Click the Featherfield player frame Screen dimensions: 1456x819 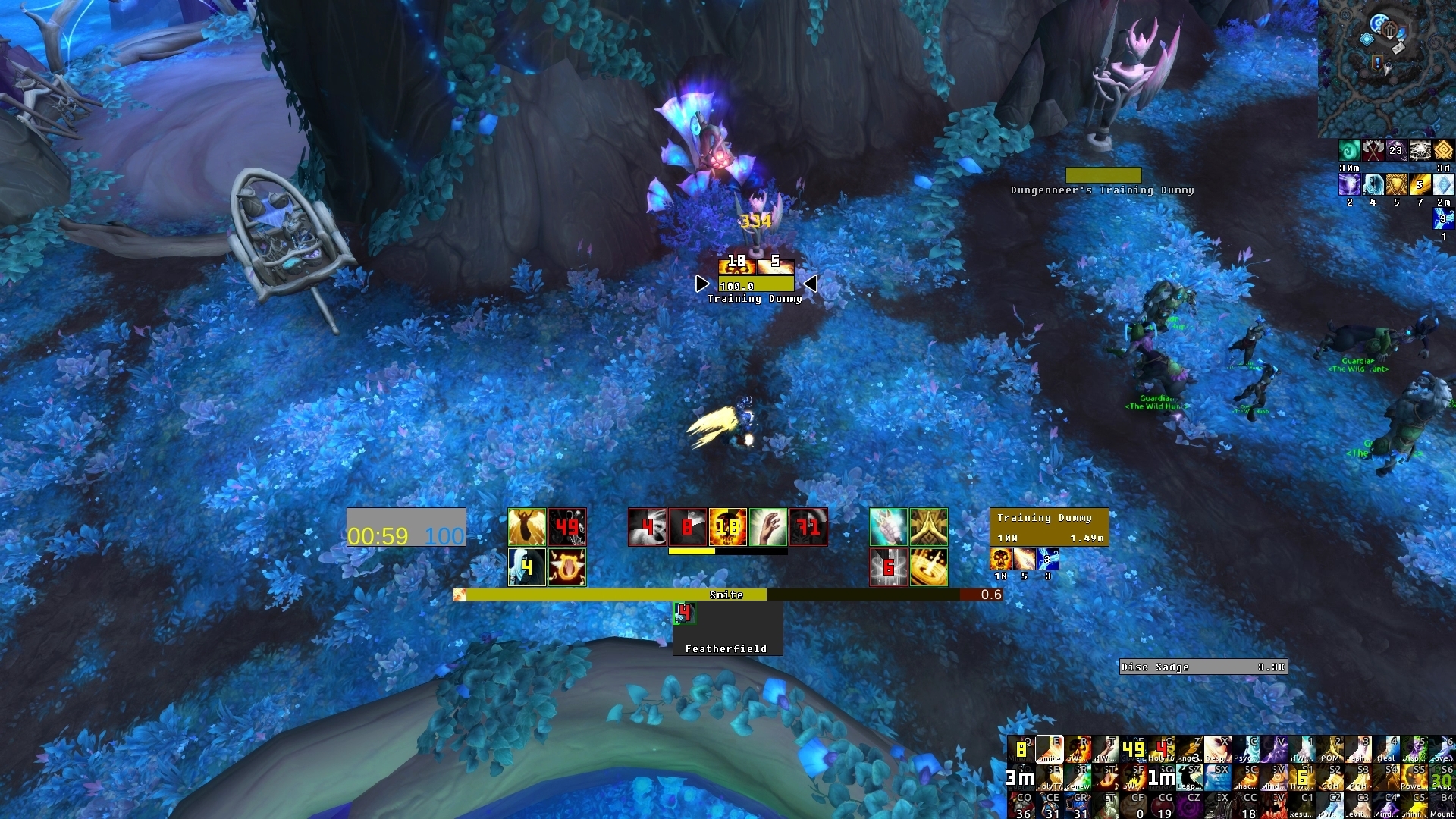tap(726, 626)
